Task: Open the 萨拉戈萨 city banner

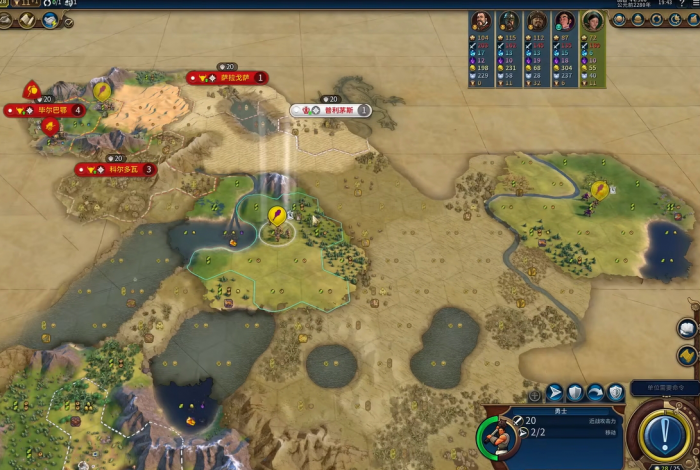Action: click(228, 77)
